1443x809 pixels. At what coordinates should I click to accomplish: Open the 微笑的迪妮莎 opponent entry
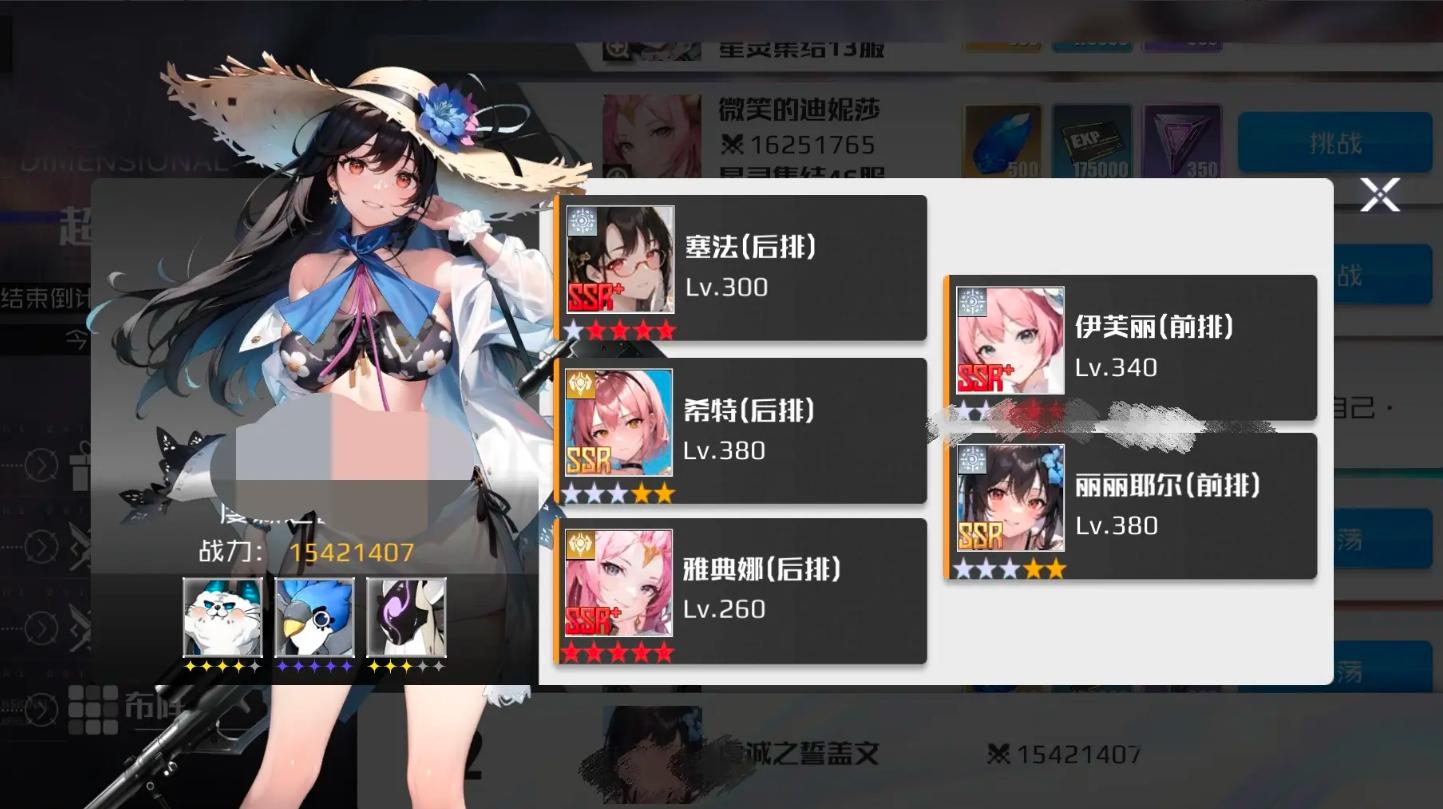[798, 110]
